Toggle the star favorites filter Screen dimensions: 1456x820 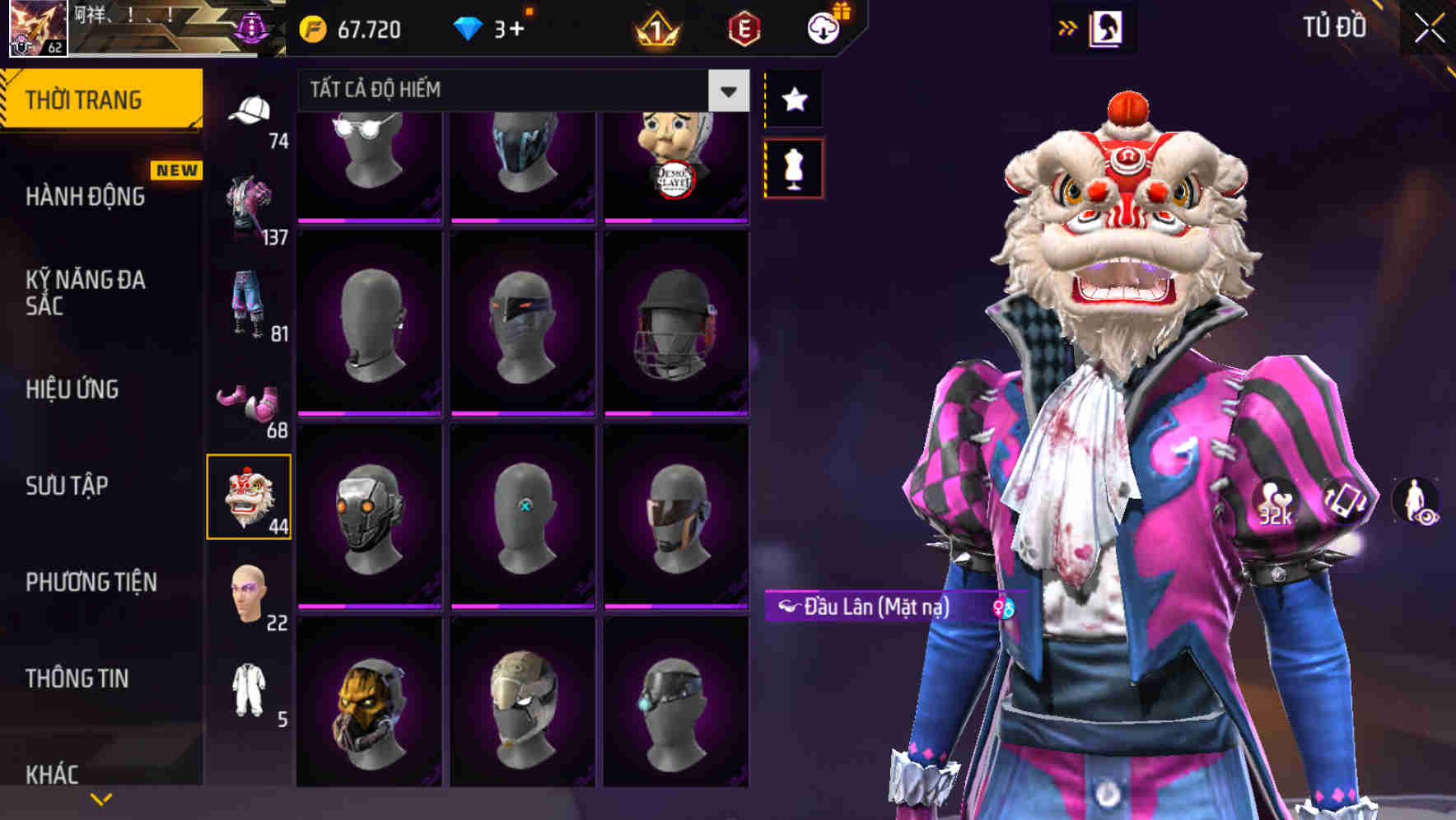(x=793, y=99)
